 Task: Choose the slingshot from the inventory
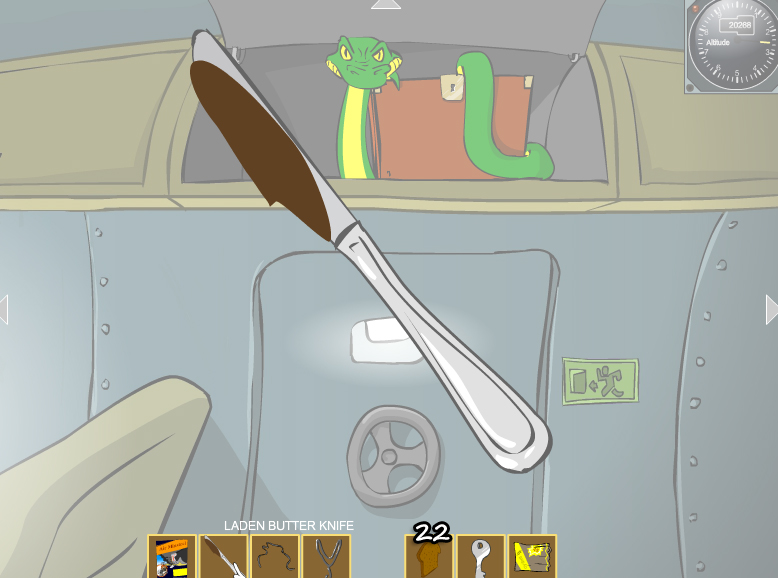(326, 556)
